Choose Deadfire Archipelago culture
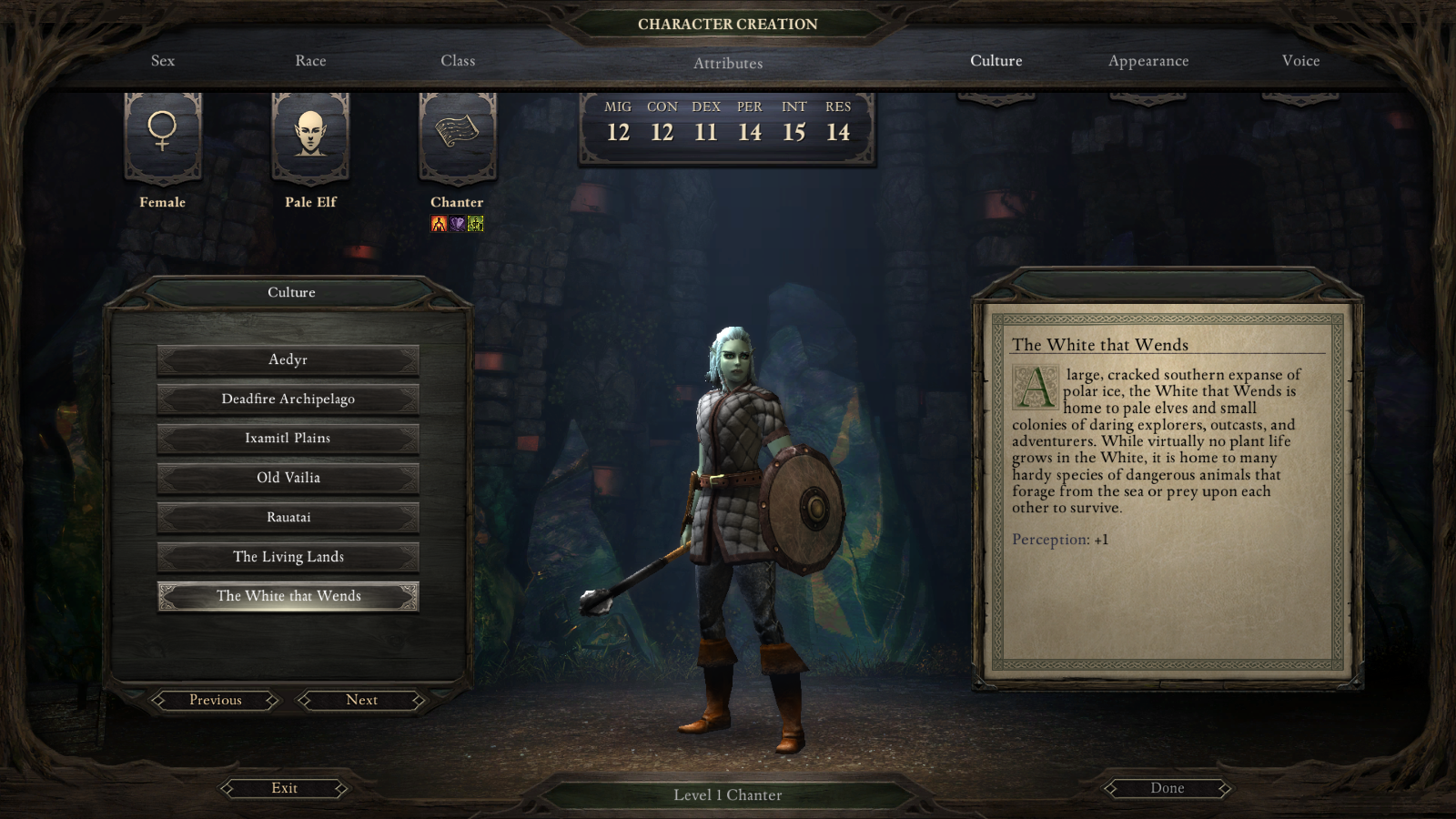Screen dimensions: 1456x819 (288, 399)
